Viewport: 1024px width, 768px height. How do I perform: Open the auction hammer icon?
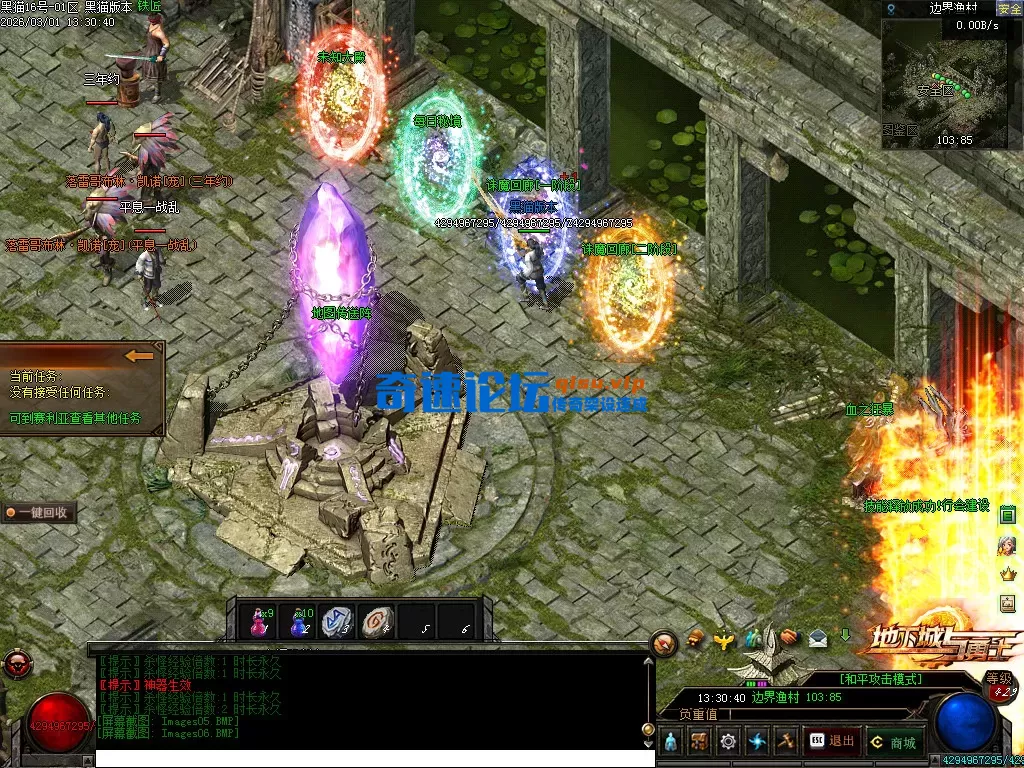point(786,742)
